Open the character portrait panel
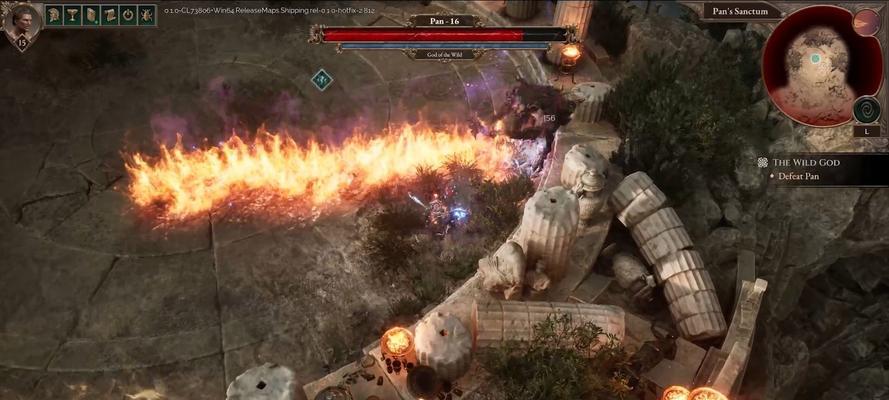 click(x=21, y=21)
